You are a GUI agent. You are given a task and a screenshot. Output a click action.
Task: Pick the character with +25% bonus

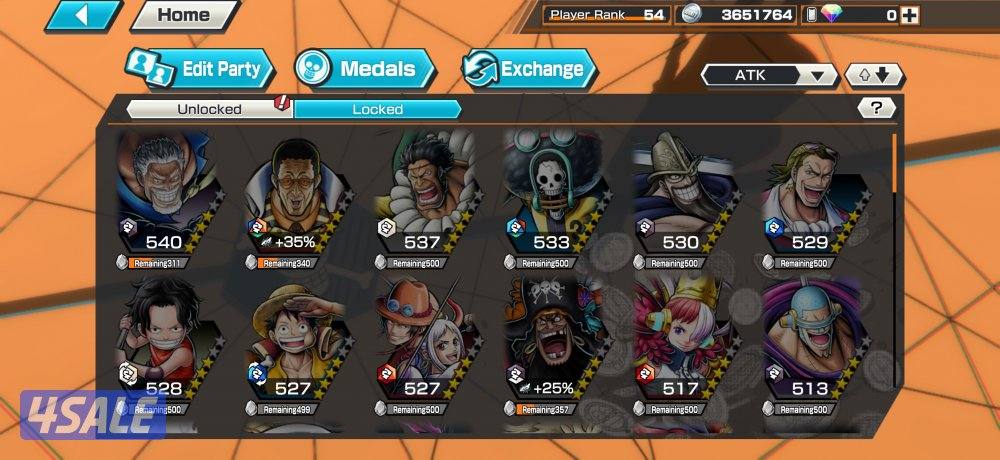551,347
